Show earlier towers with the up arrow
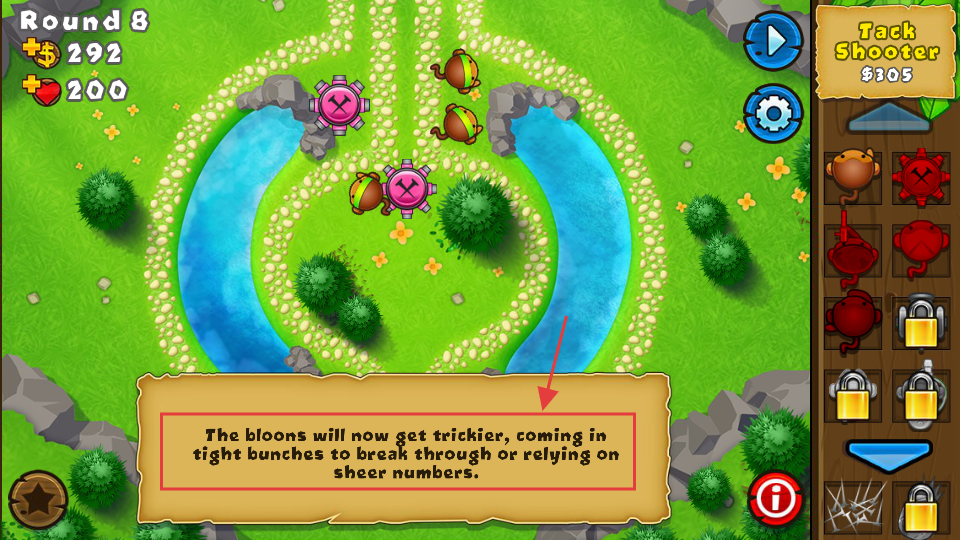960x540 pixels. click(889, 118)
